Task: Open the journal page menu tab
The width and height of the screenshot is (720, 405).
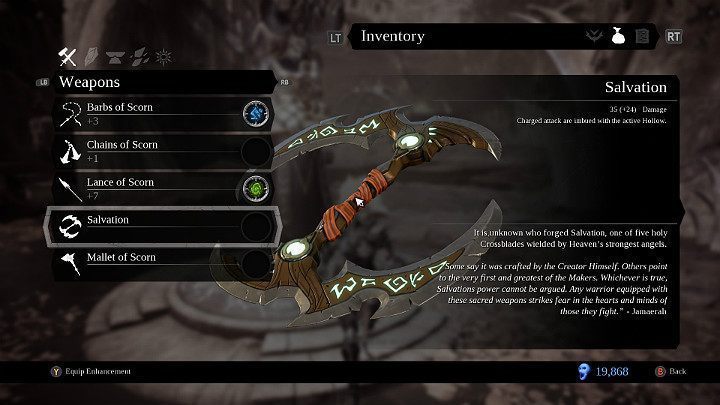Action: click(644, 37)
